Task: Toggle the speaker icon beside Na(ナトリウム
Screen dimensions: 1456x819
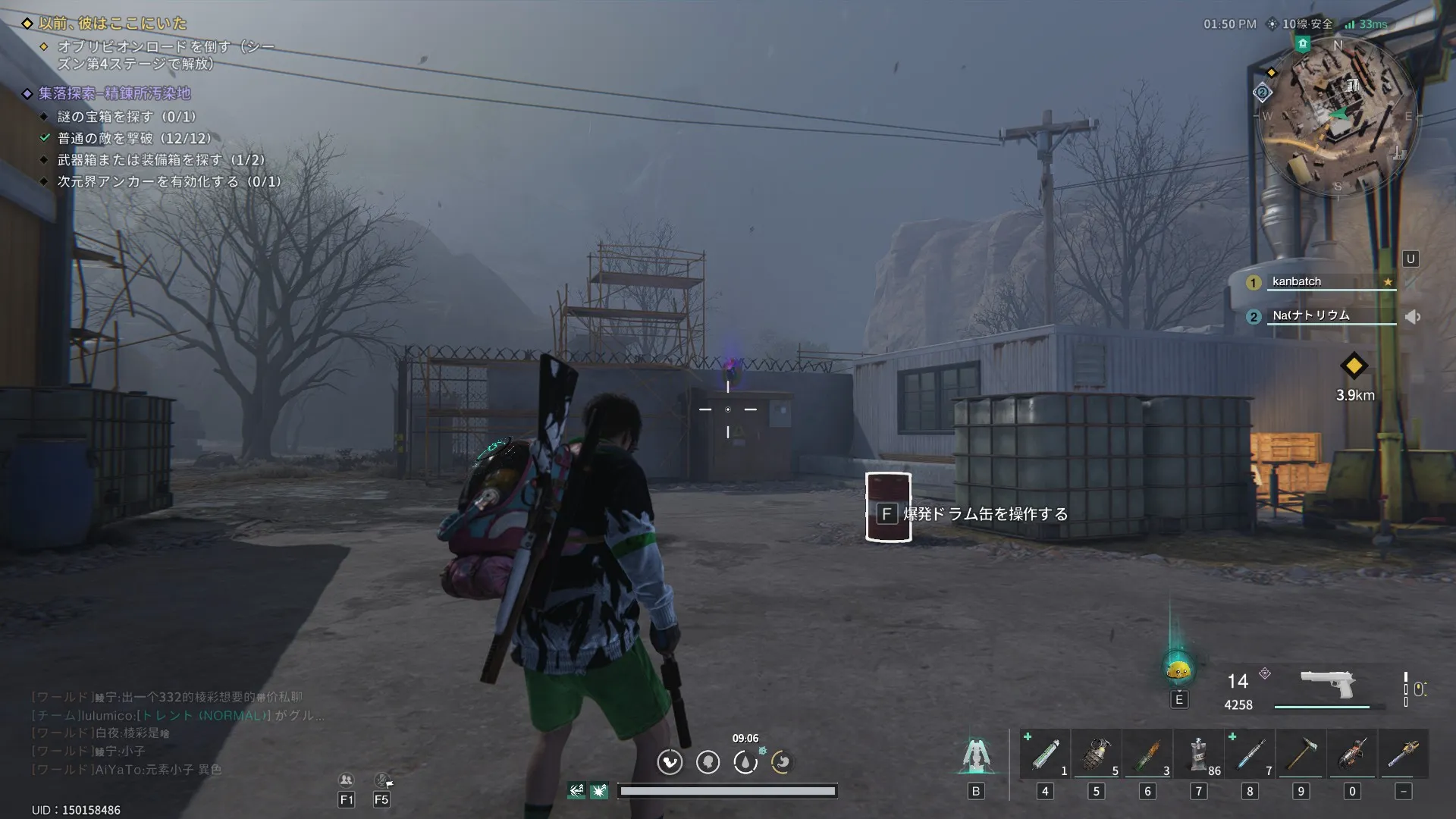Action: pyautogui.click(x=1412, y=317)
